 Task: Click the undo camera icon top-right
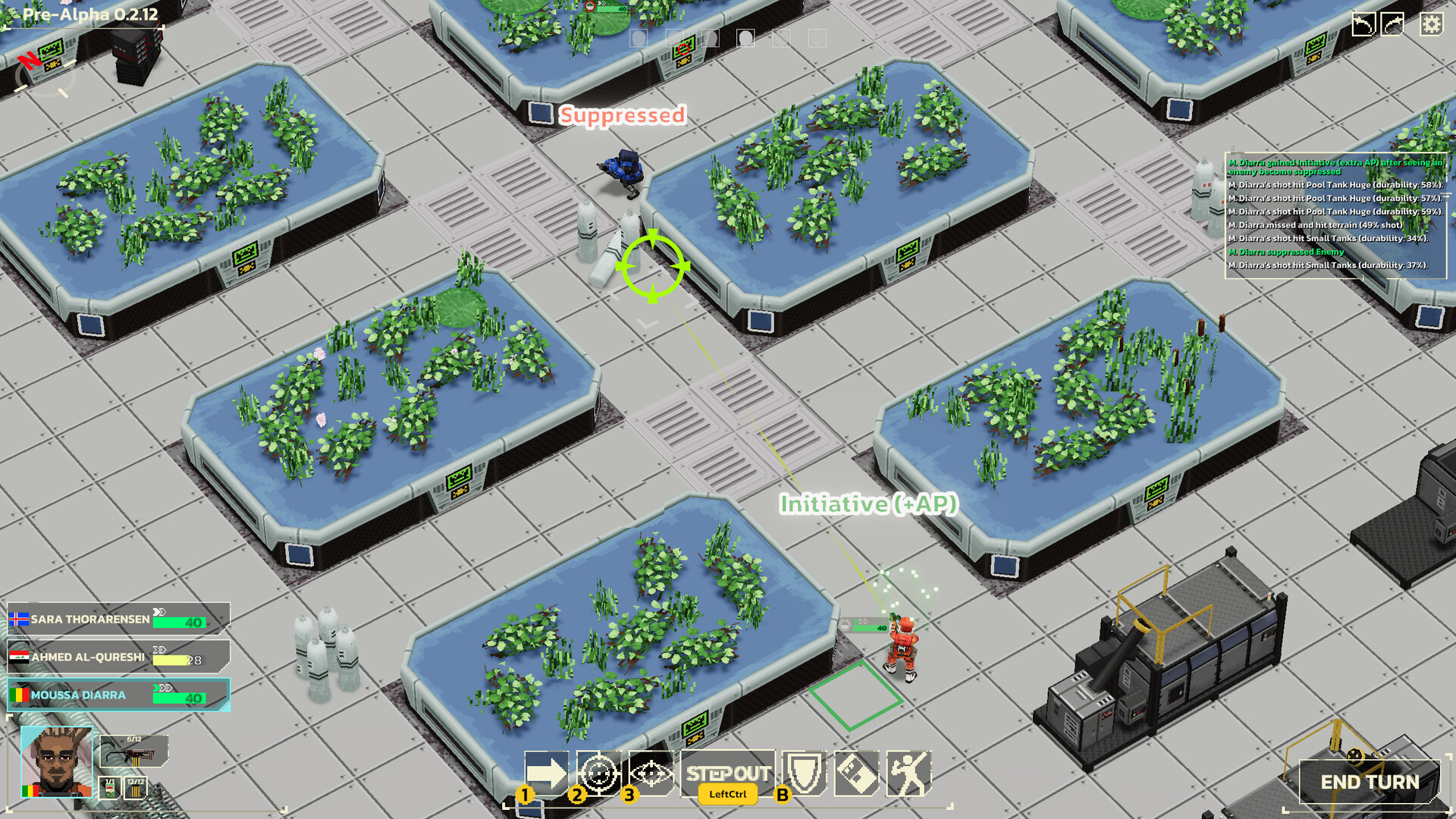1364,24
